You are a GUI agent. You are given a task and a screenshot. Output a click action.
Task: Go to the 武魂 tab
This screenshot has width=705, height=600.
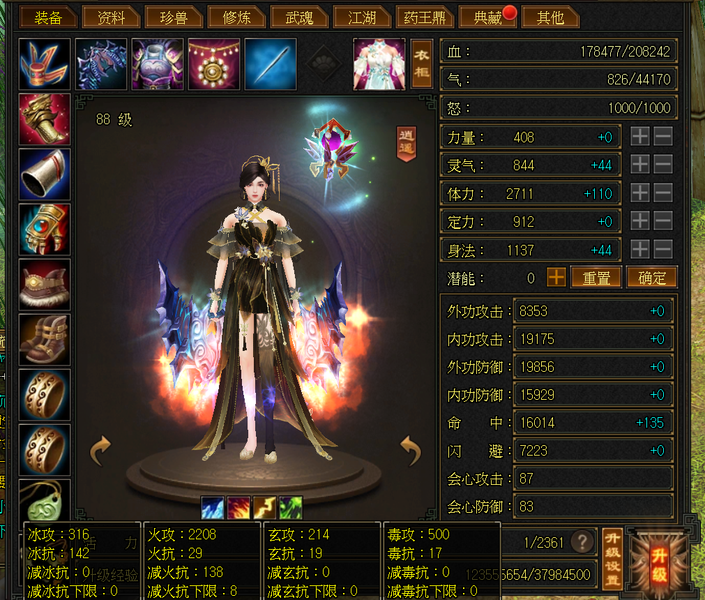click(x=299, y=17)
